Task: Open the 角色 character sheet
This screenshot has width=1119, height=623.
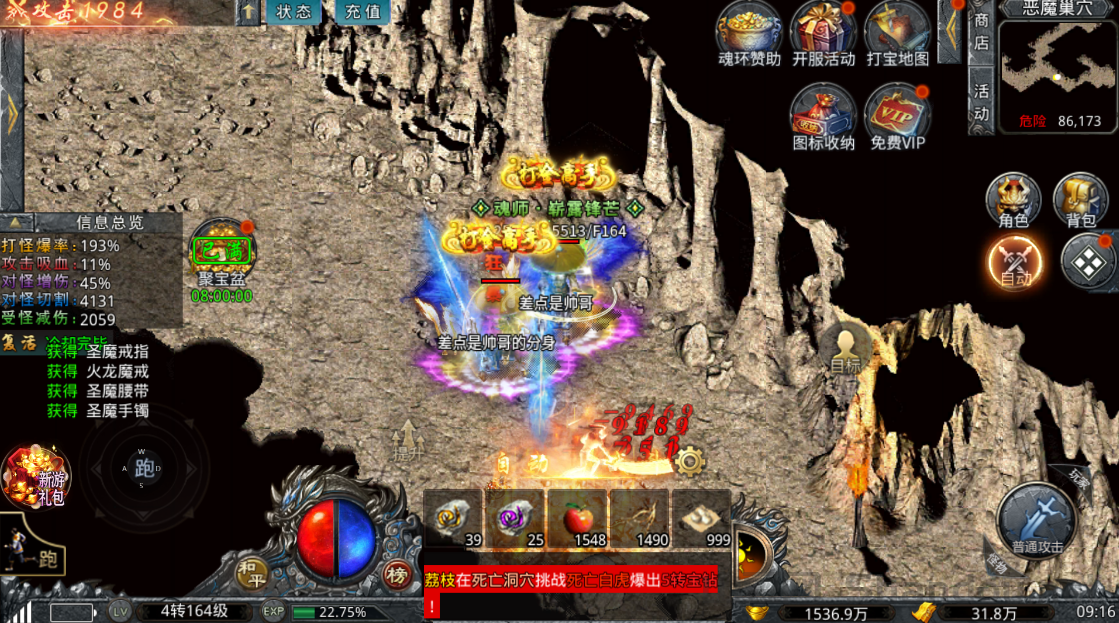Action: click(x=1014, y=200)
